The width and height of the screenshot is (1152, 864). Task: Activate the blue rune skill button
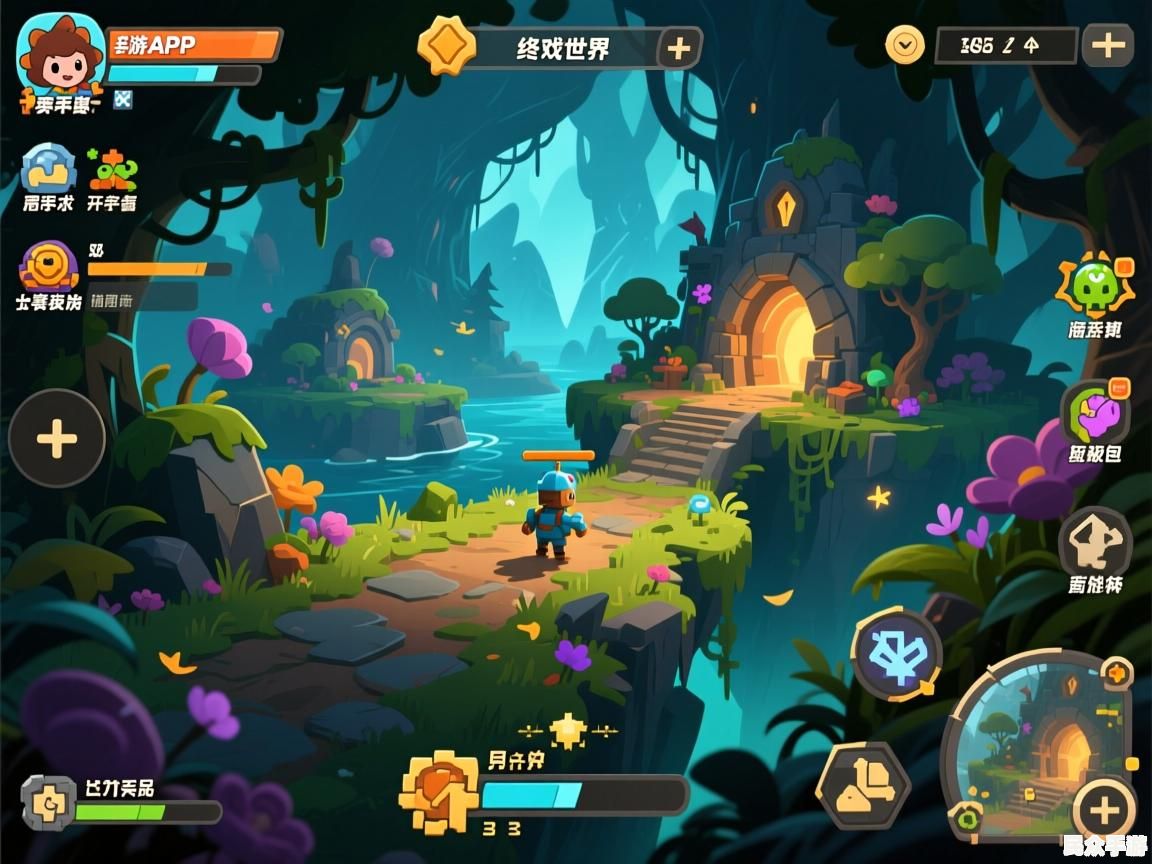[x=896, y=653]
